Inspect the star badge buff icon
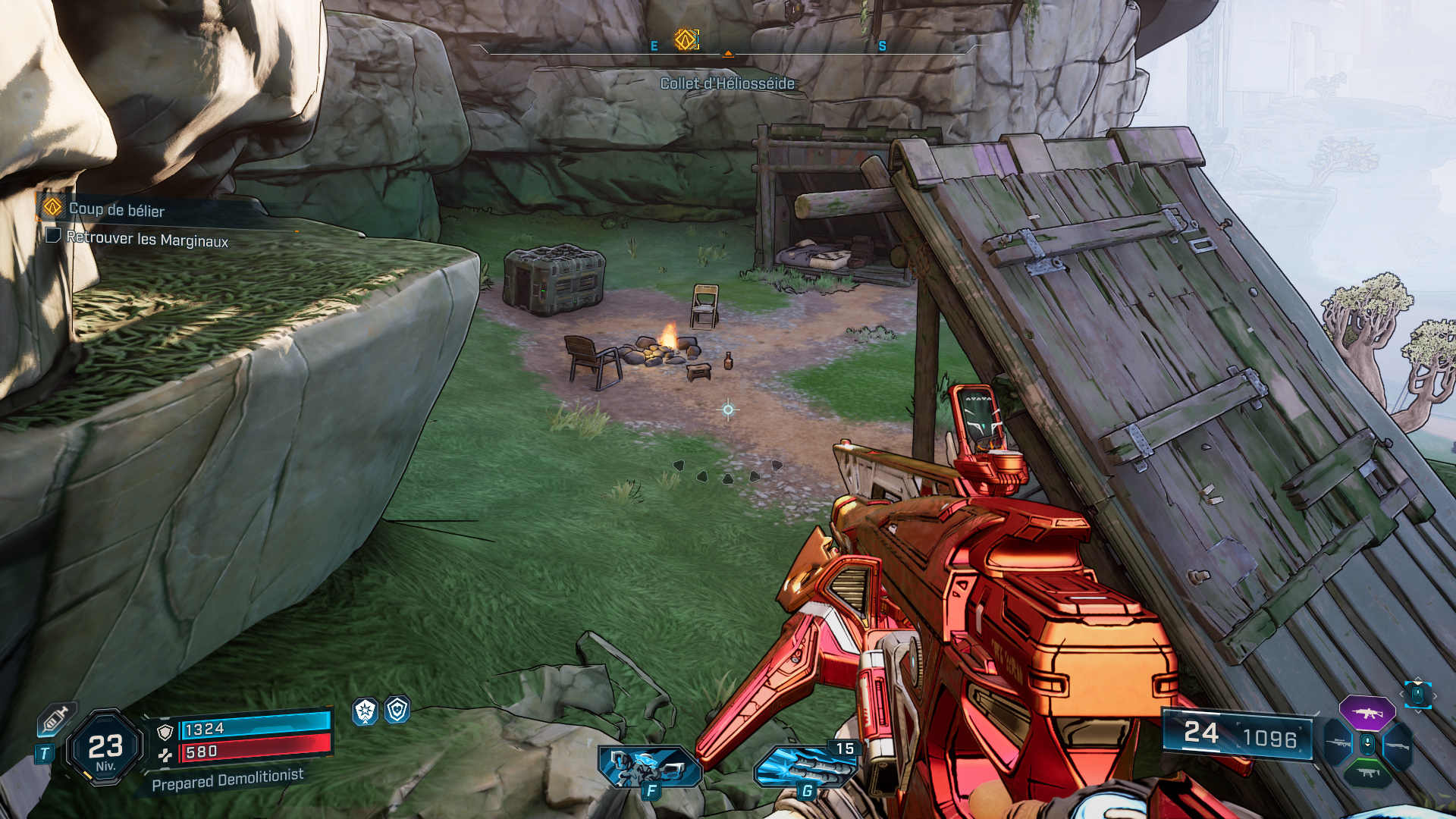 click(x=366, y=711)
